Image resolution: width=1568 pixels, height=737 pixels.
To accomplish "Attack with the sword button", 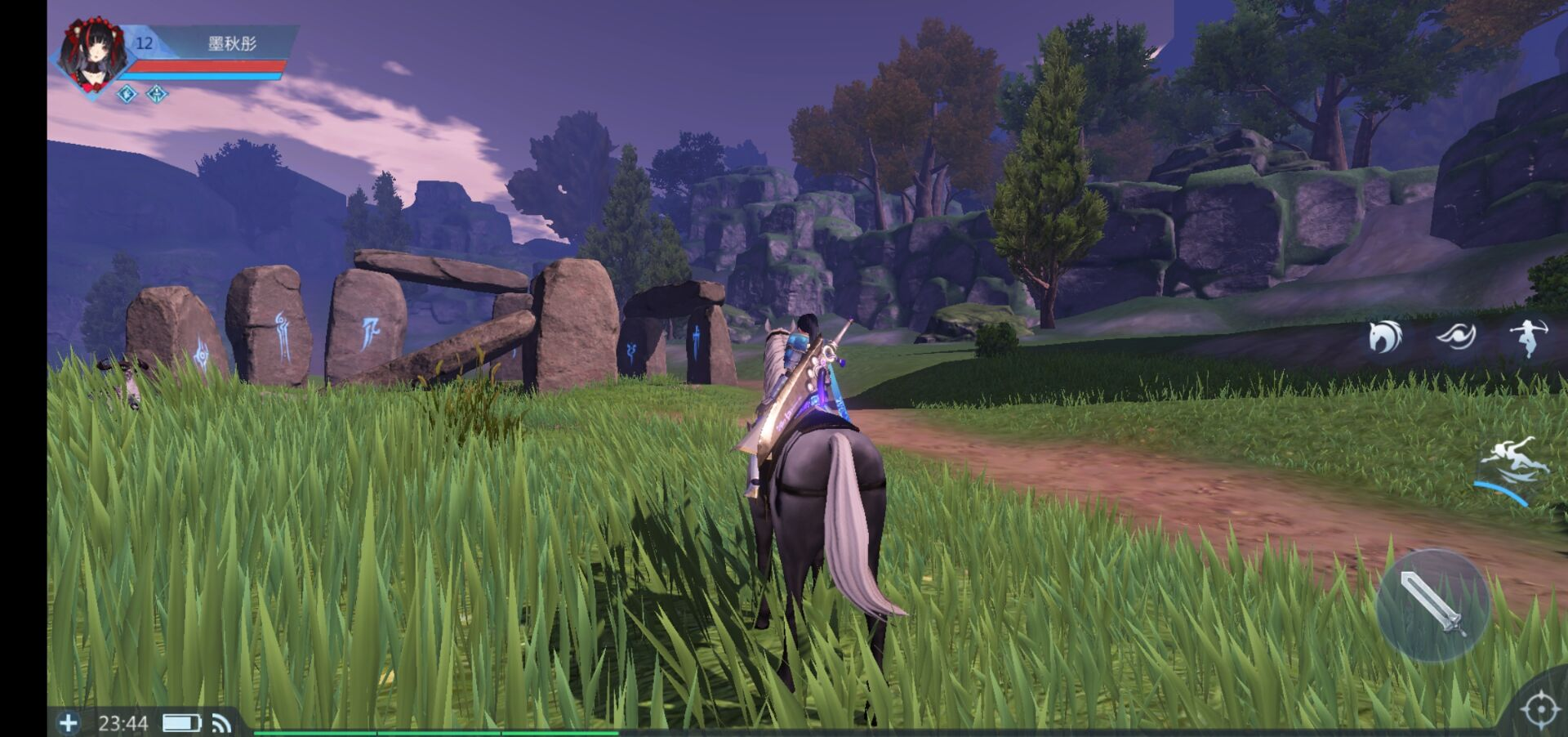I will click(1433, 605).
